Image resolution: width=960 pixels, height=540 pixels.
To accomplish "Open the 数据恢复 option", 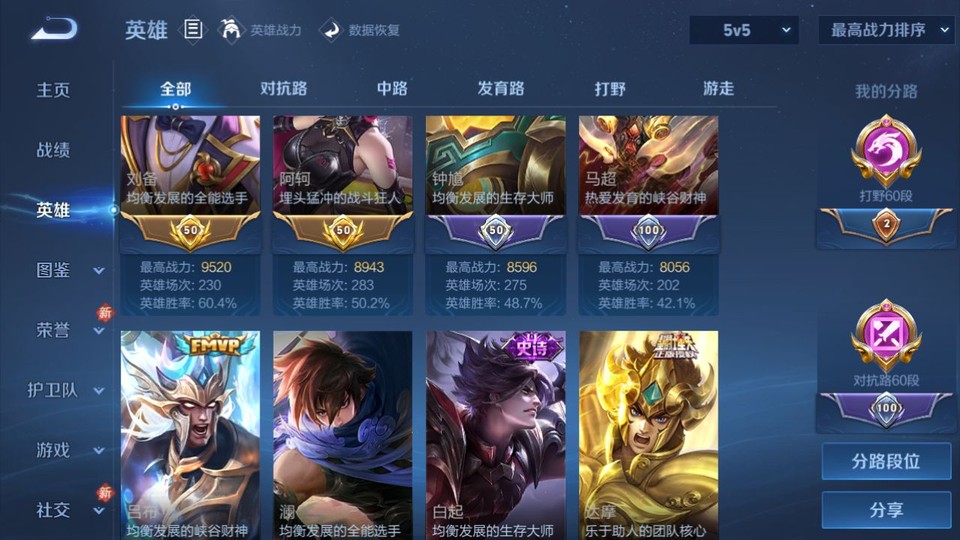I will point(361,30).
